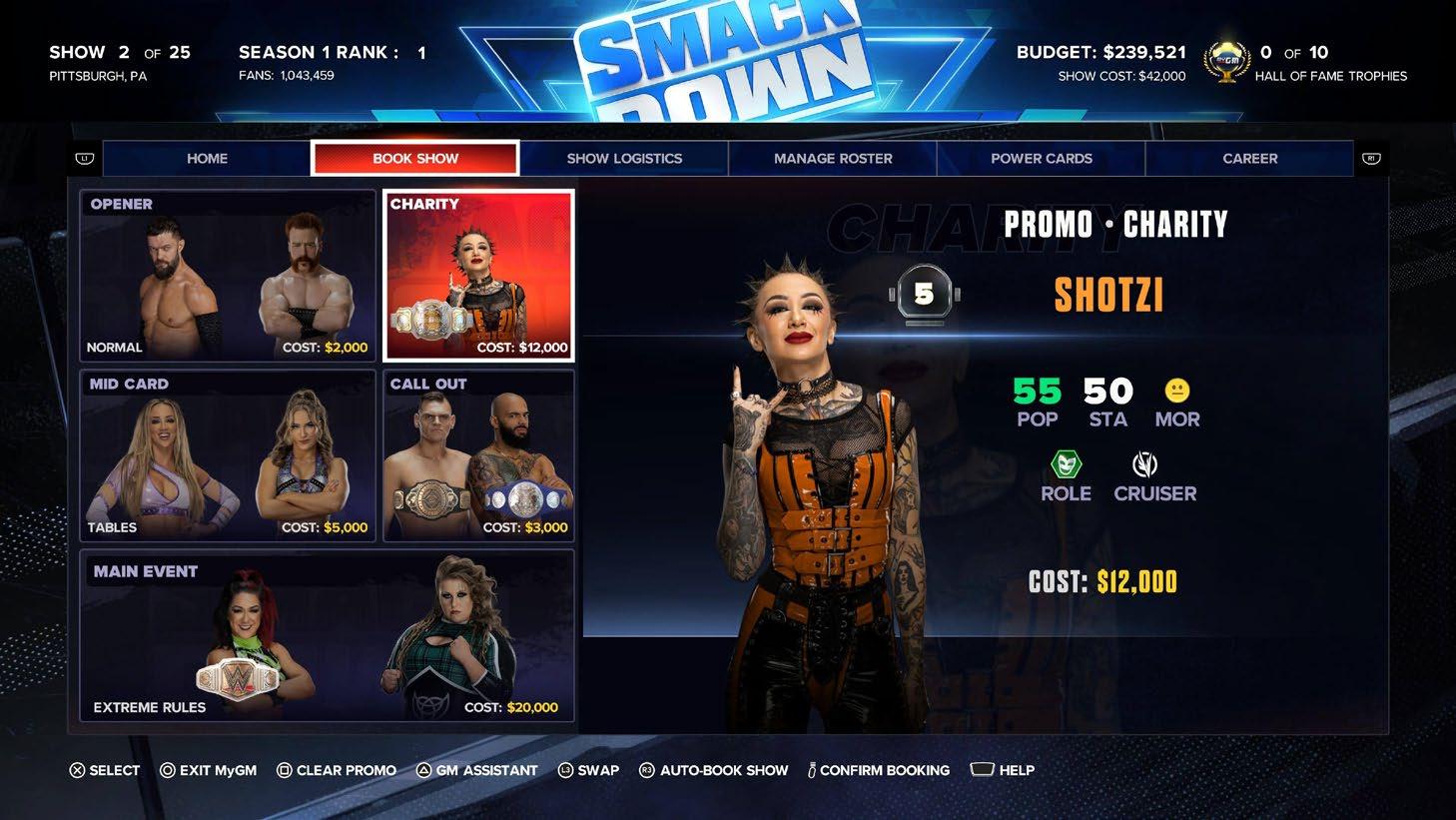Select the Main Event Extreme Rules match
The image size is (1456, 820).
328,636
